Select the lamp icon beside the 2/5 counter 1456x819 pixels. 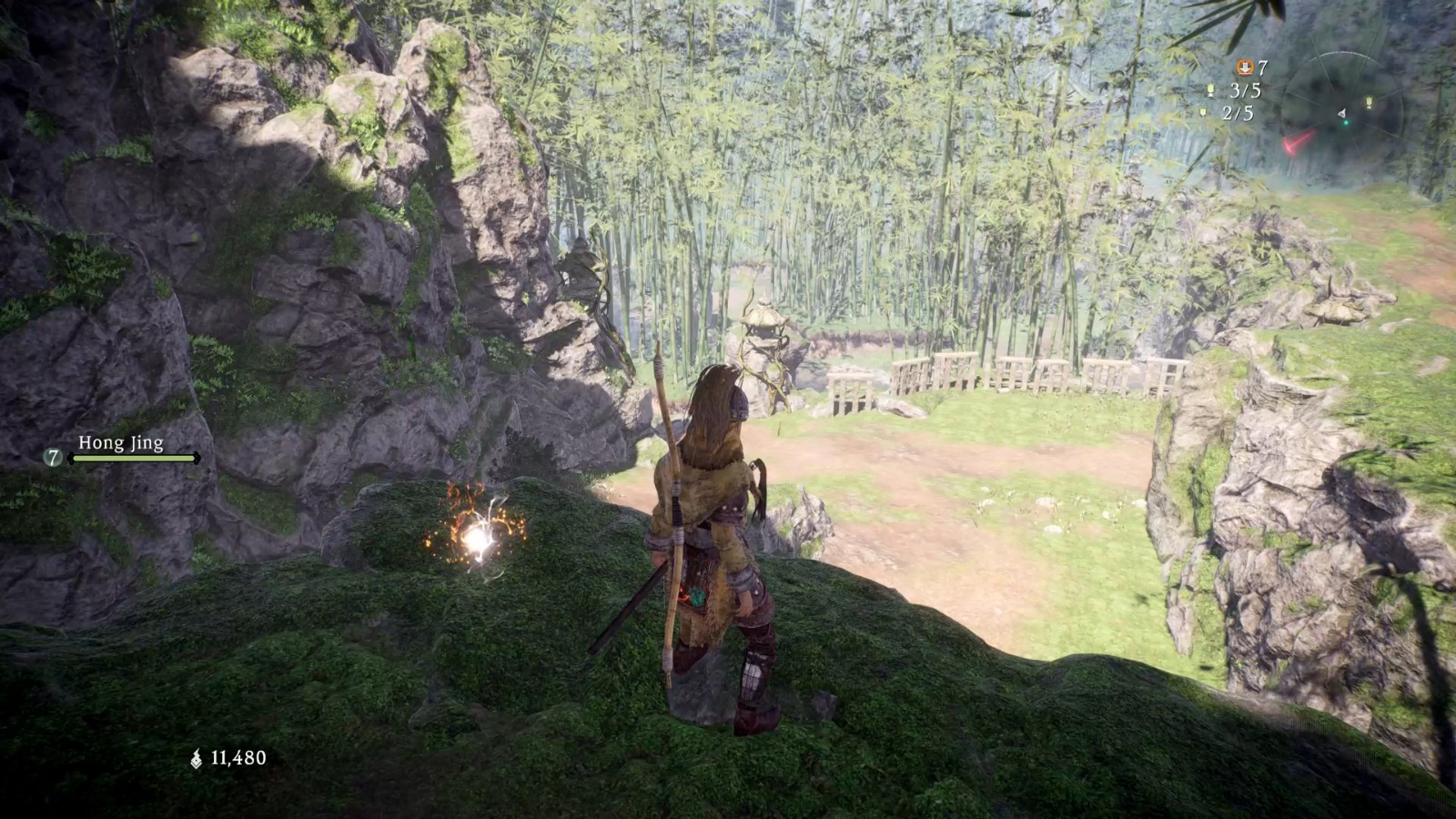1203,112
